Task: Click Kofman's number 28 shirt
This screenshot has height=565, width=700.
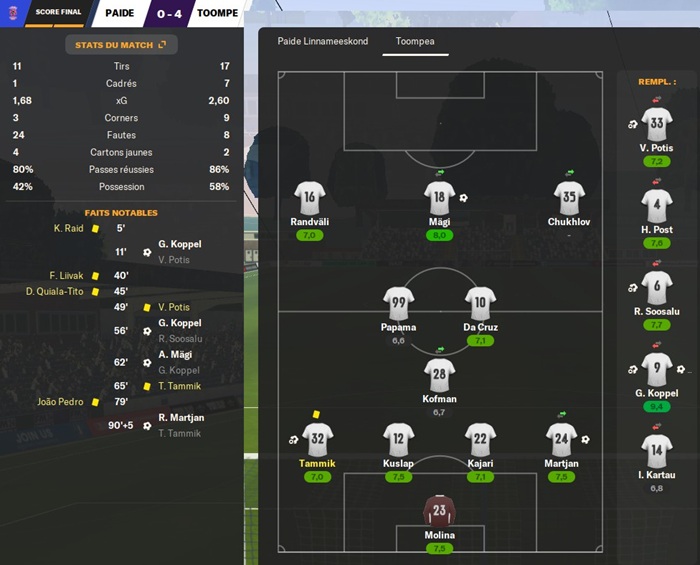Action: 439,375
